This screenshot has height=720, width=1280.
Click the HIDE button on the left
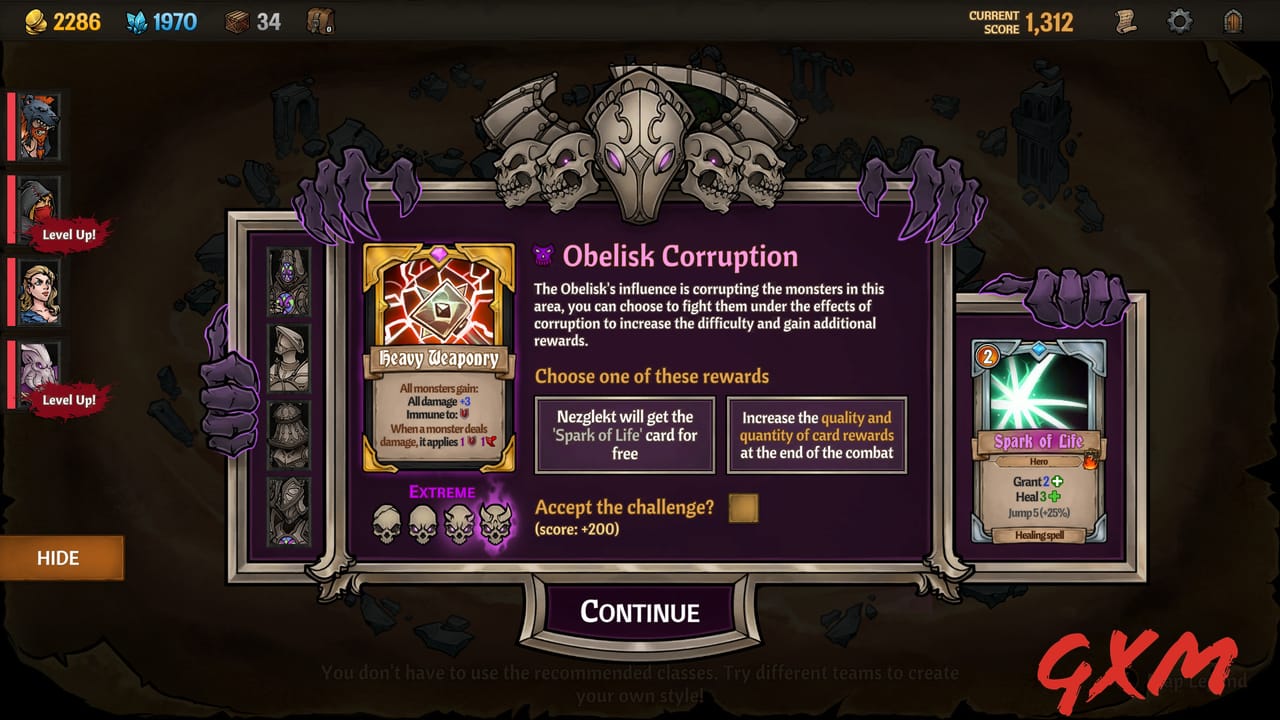tap(64, 558)
